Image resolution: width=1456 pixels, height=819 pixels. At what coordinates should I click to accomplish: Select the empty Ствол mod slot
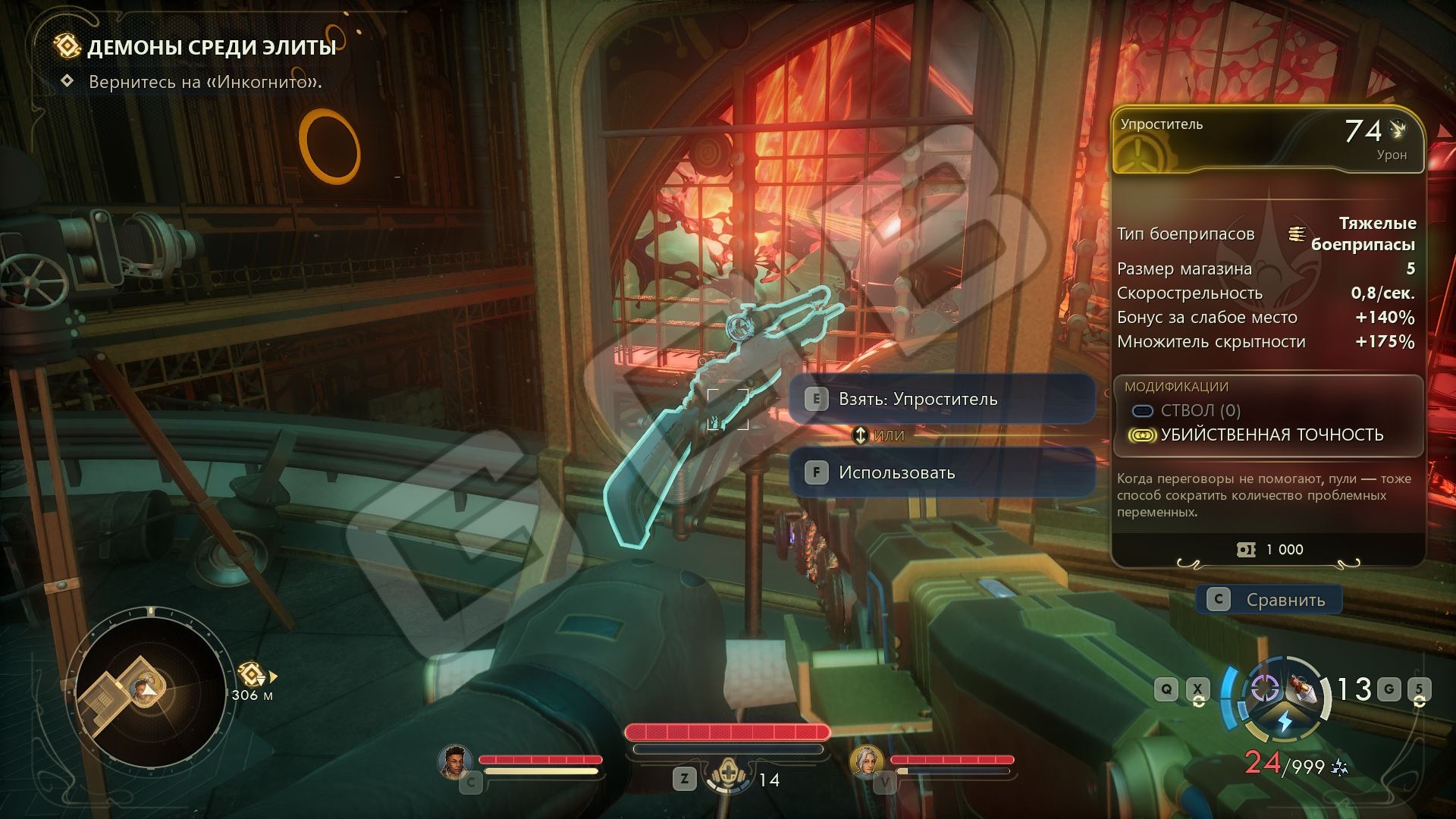(1200, 410)
